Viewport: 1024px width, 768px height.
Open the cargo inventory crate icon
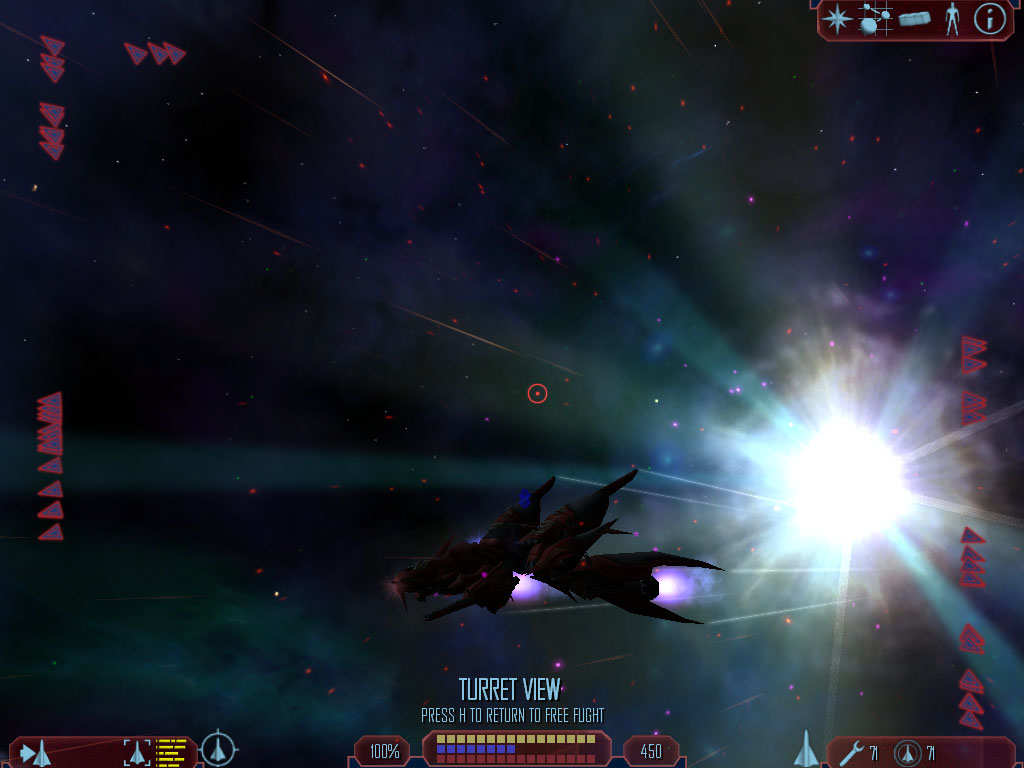(914, 19)
